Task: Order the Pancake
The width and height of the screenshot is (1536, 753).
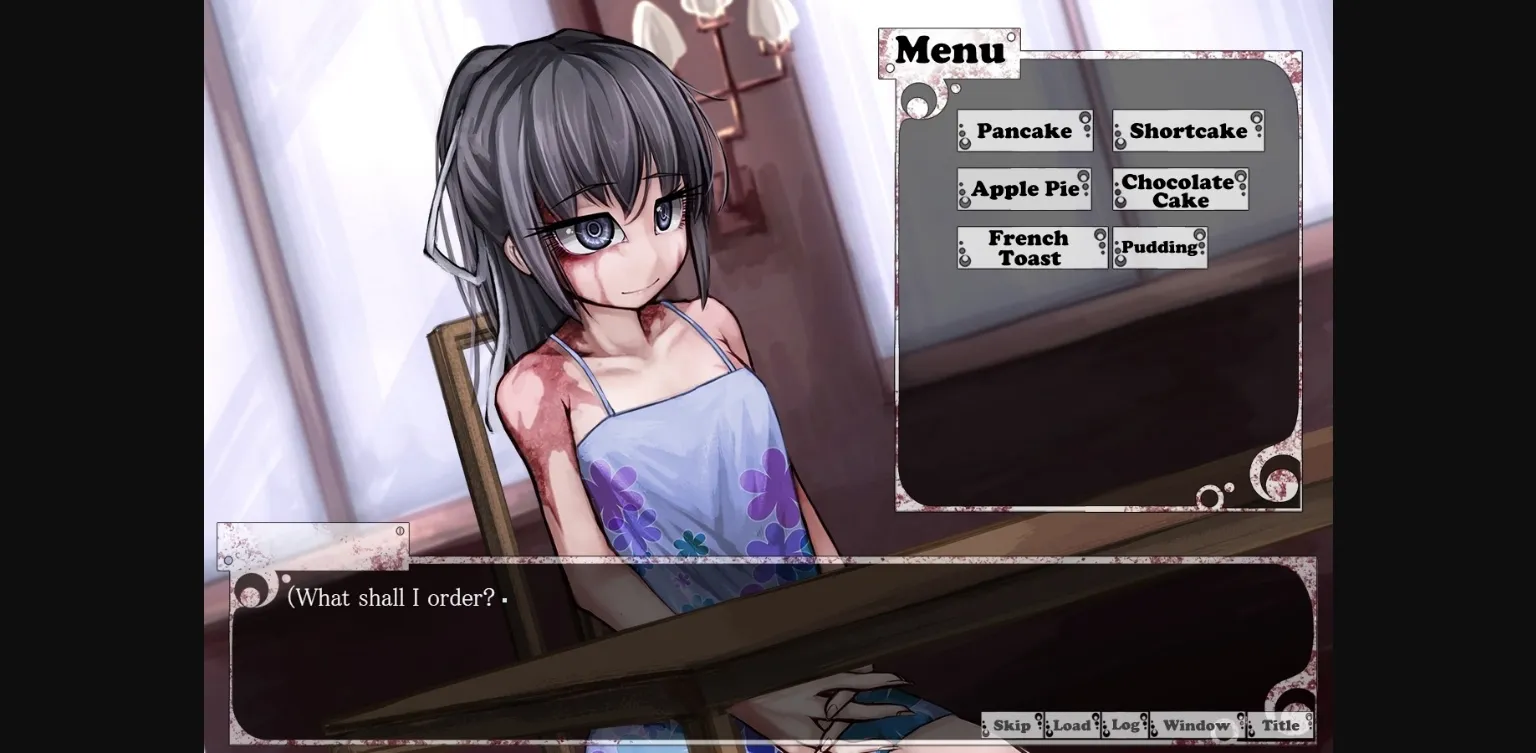Action: (x=1023, y=131)
